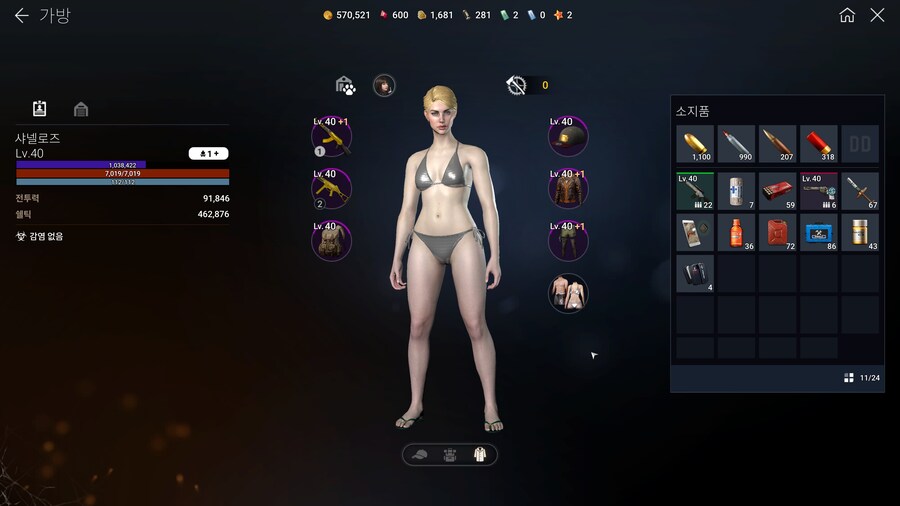Show the costume view with the coat icon
The image size is (900, 506).
click(x=479, y=455)
